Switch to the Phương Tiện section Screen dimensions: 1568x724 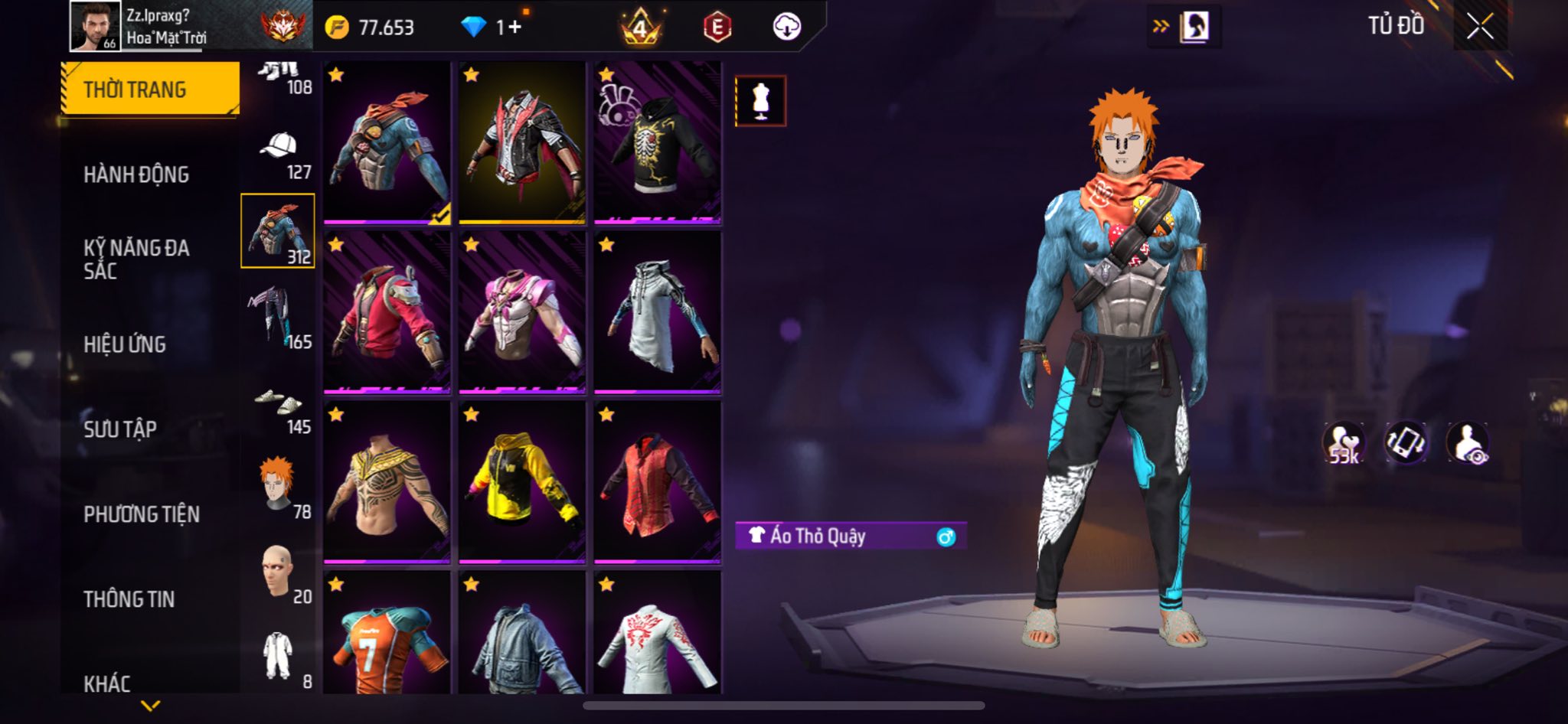coord(142,514)
